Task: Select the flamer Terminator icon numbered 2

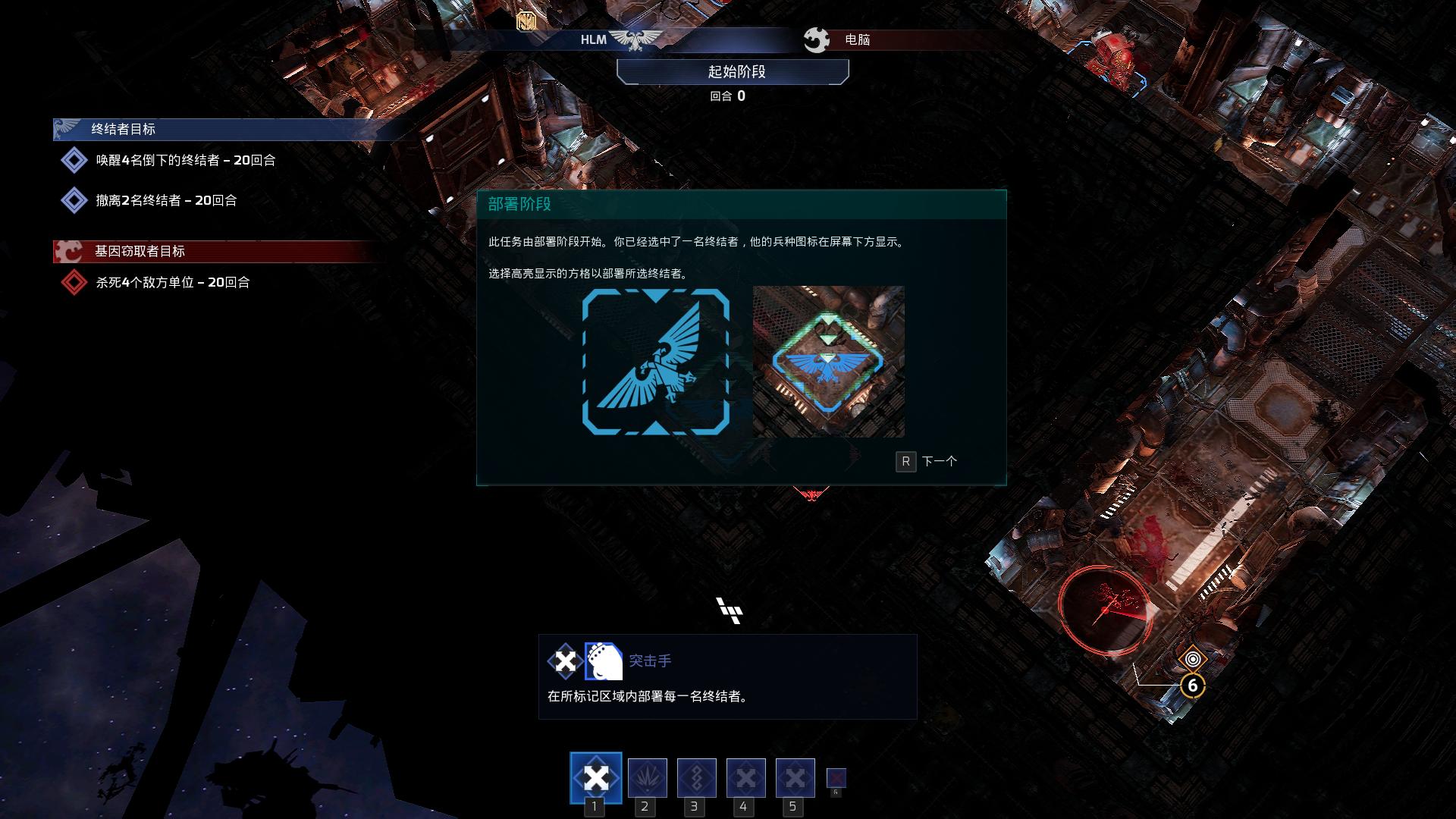Action: coord(646,777)
